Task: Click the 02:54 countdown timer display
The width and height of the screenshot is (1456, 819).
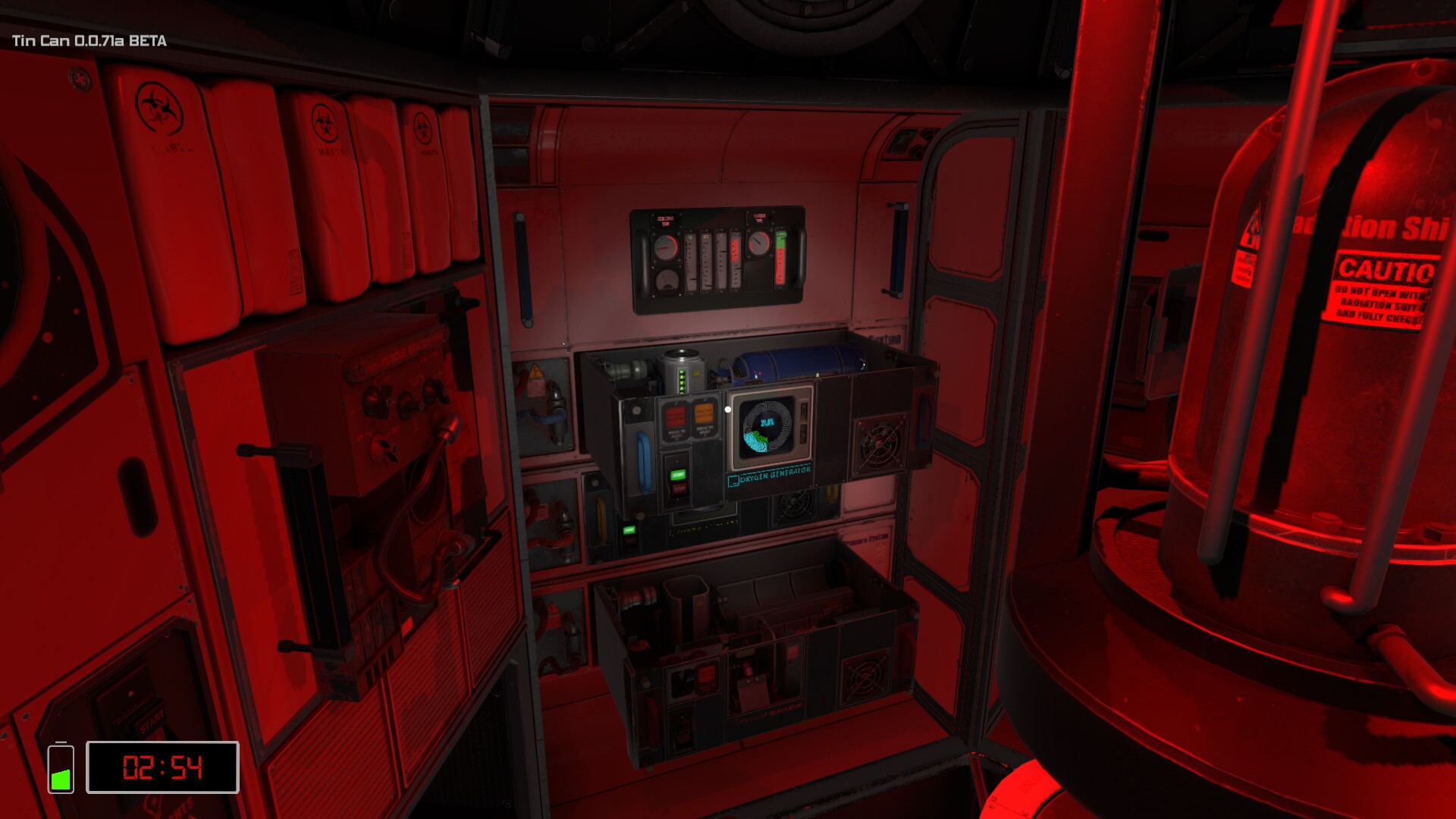Action: (162, 767)
